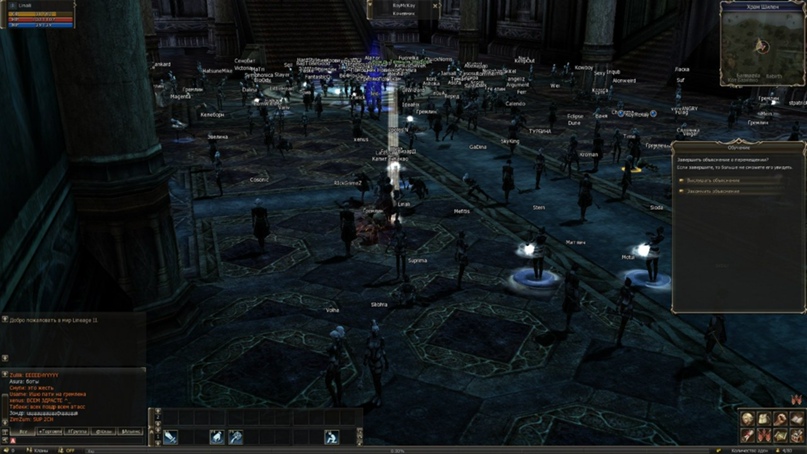
Task: Open the clan menu crest icon
Action: click(x=764, y=434)
